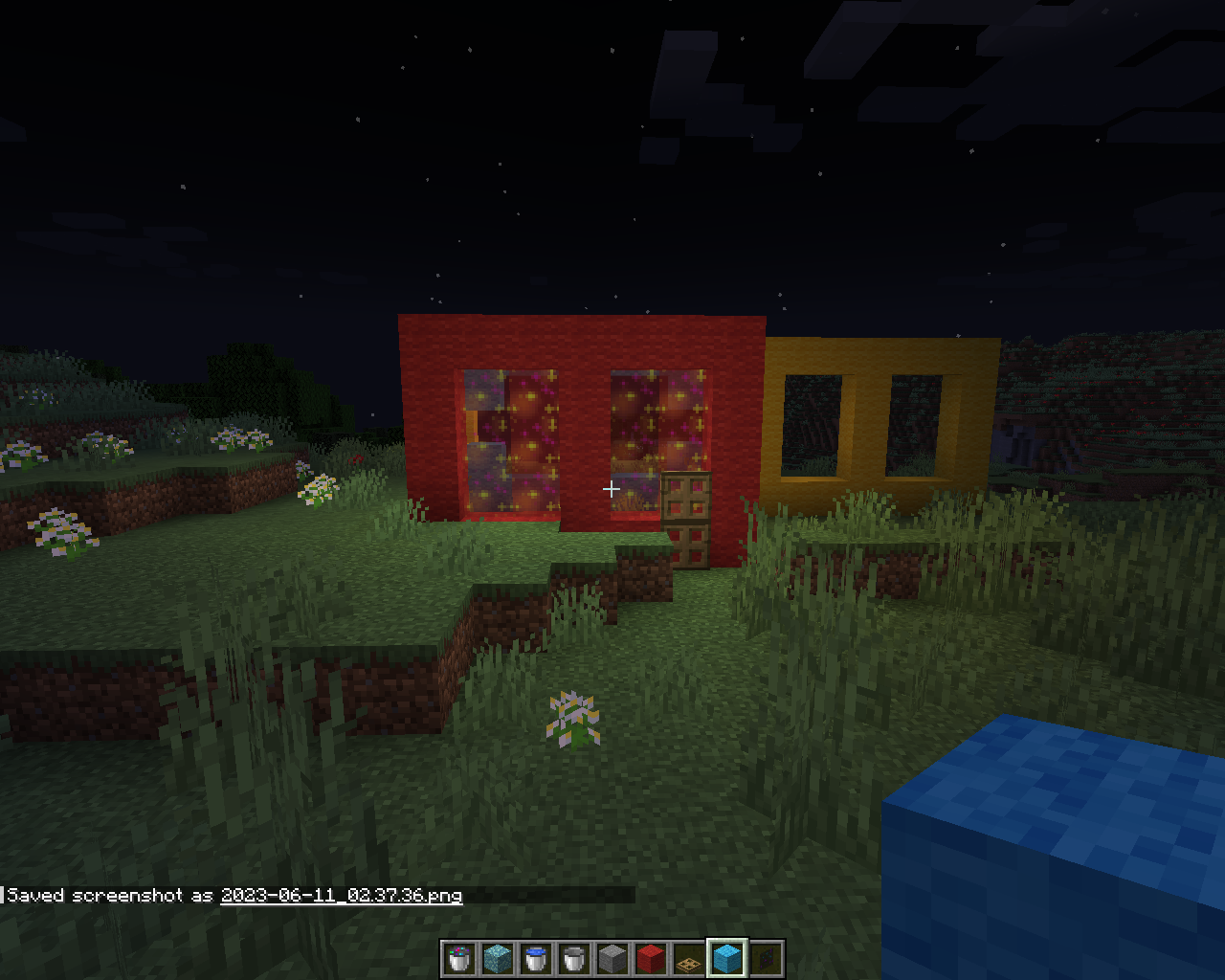
Task: Select the red concrete block hotbar slot
Action: click(650, 959)
